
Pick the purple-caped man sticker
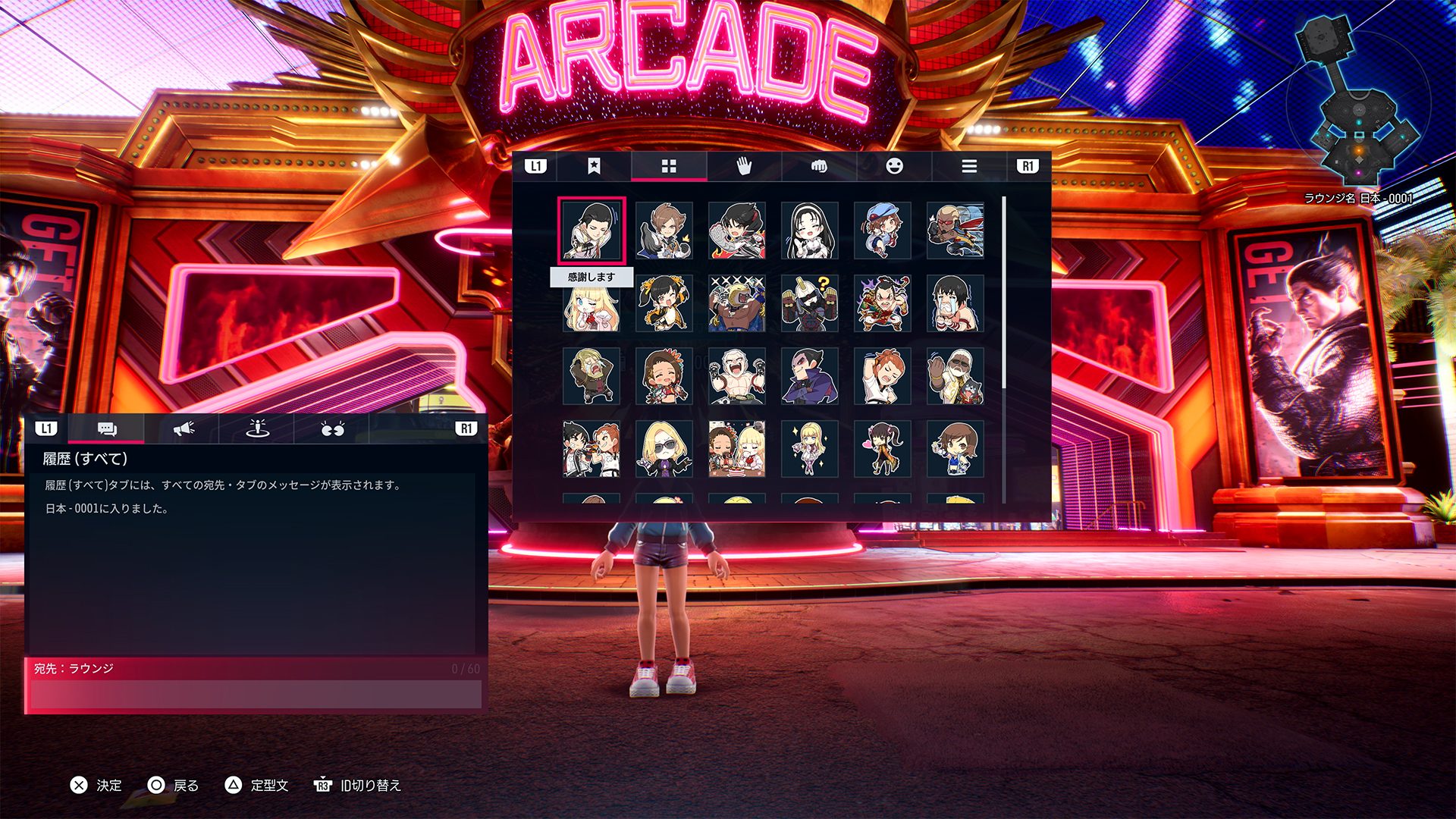point(810,376)
